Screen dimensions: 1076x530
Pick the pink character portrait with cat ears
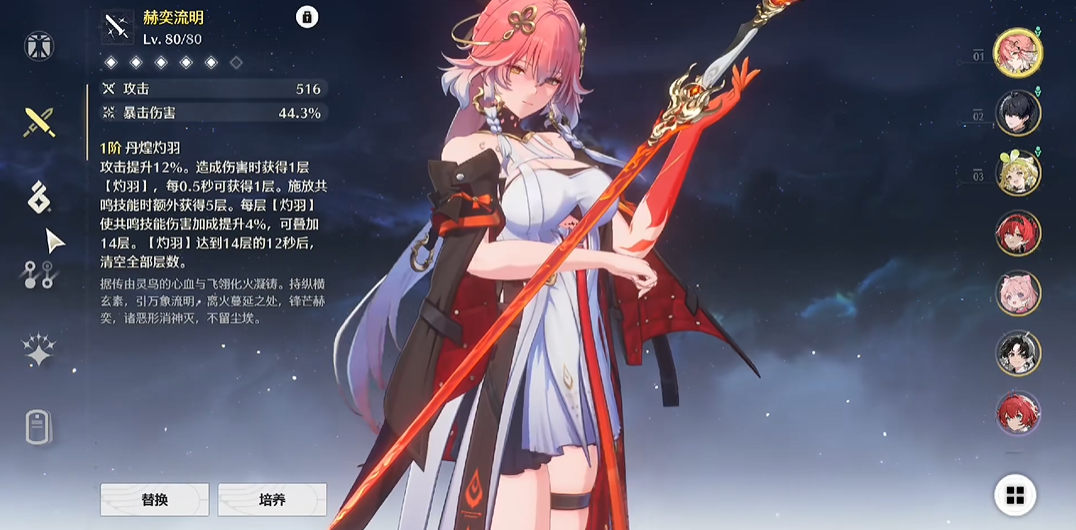1018,293
